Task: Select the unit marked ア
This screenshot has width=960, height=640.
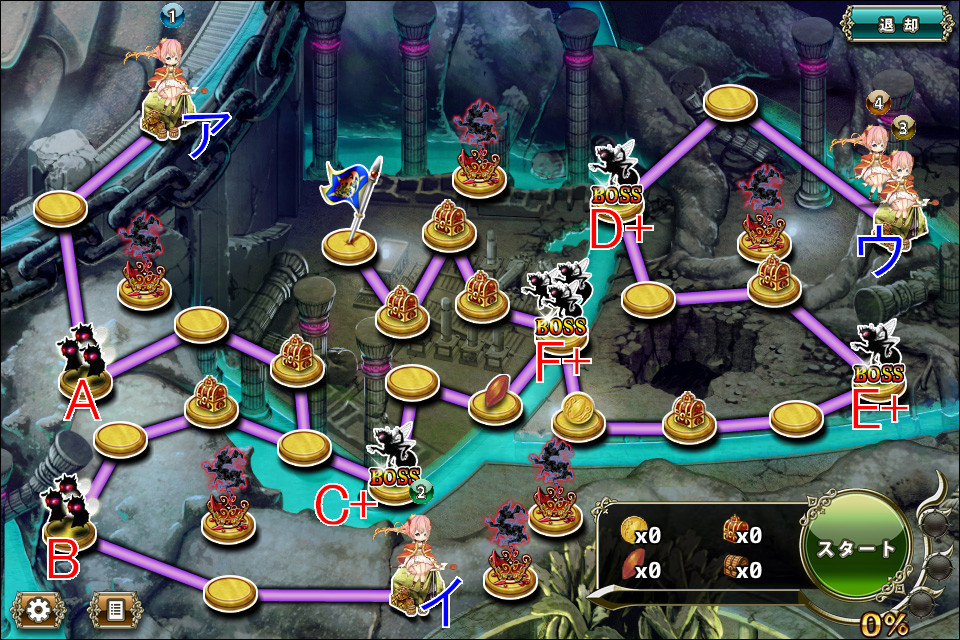Action: (166, 92)
